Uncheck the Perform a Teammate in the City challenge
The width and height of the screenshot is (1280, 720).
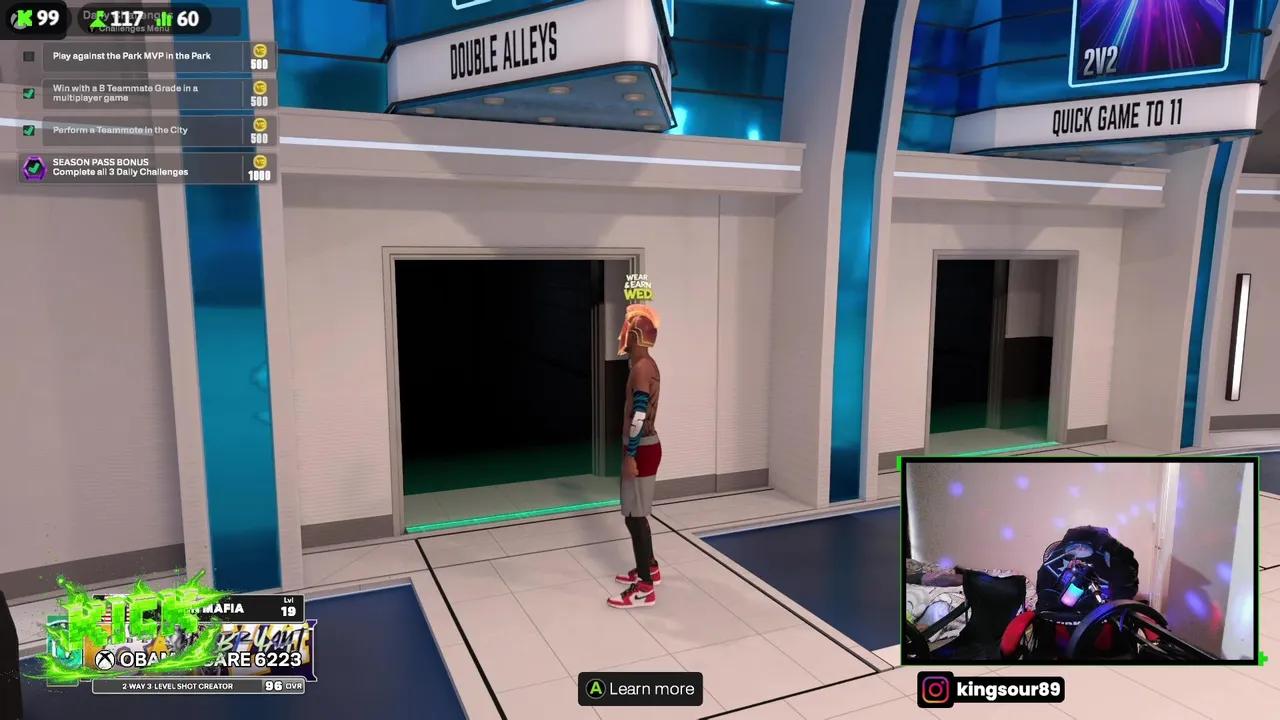click(28, 130)
